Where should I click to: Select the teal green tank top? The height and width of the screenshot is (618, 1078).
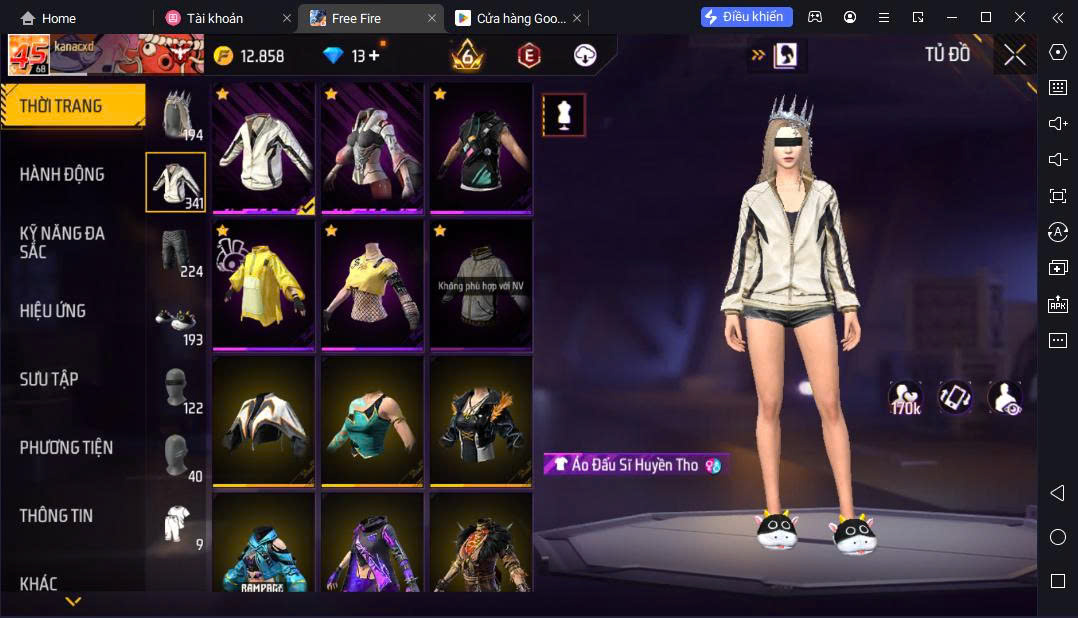(x=374, y=421)
